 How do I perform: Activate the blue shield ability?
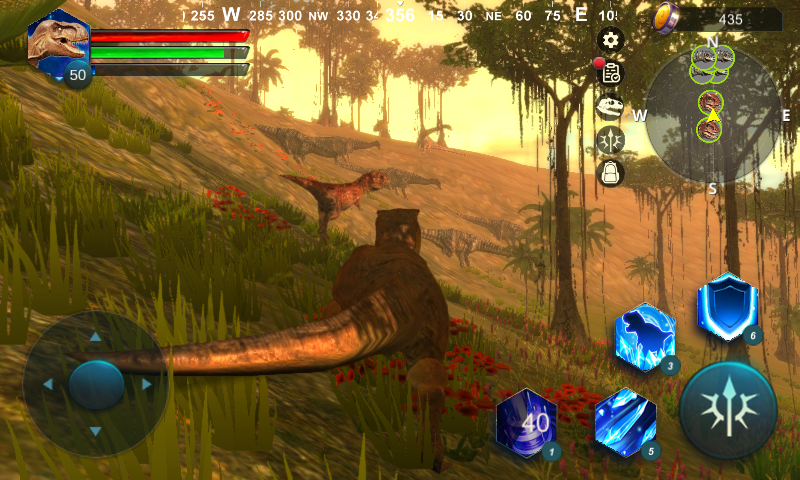[727, 306]
